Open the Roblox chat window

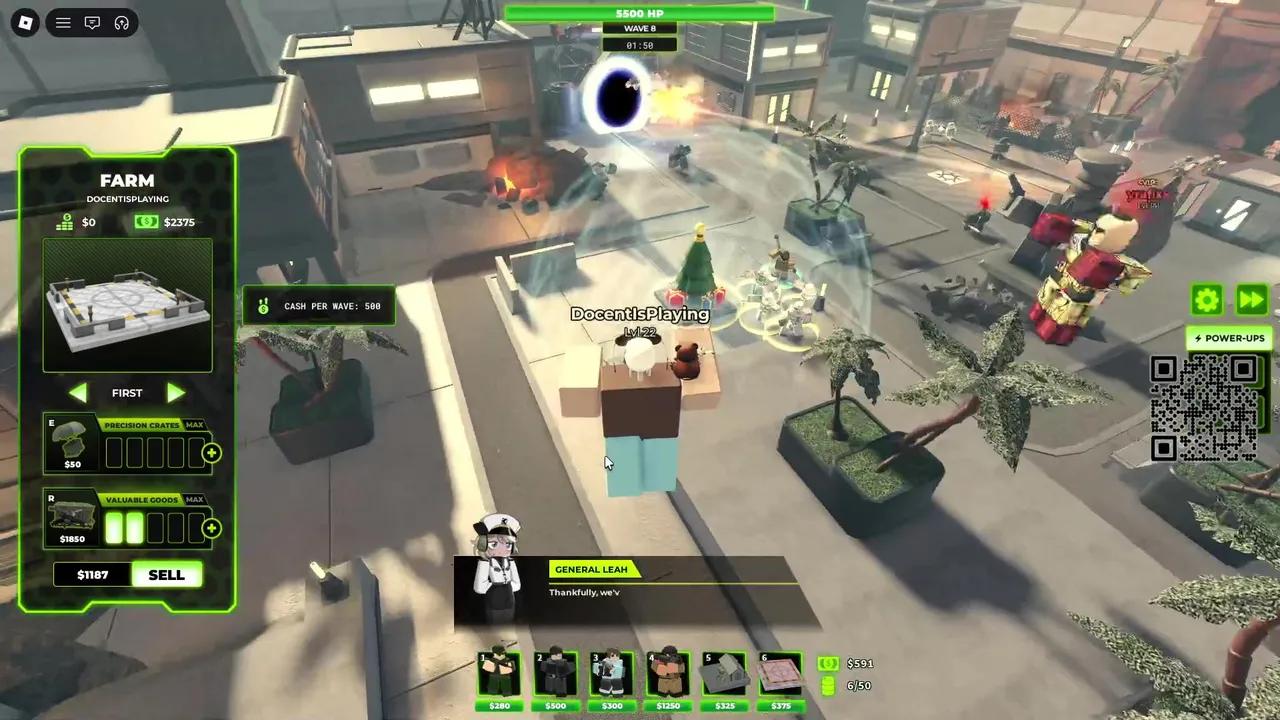(x=92, y=22)
